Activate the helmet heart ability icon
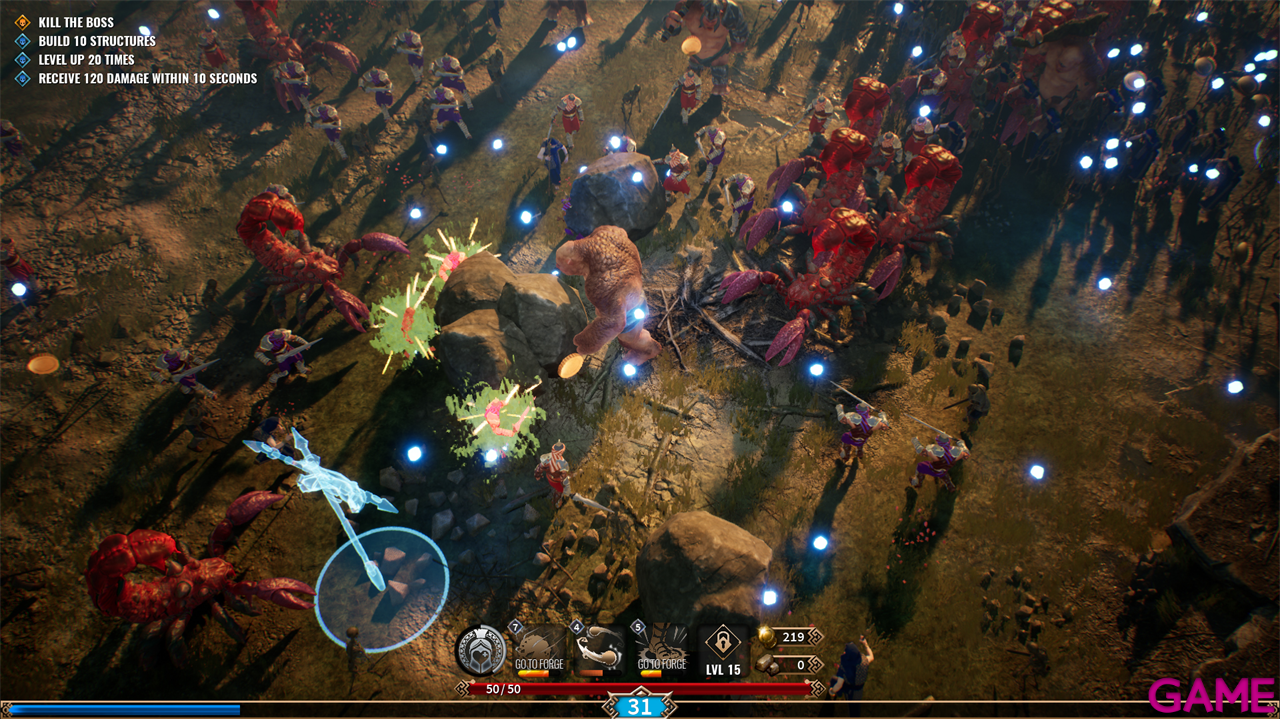Viewport: 1280px width, 719px height. (480, 650)
